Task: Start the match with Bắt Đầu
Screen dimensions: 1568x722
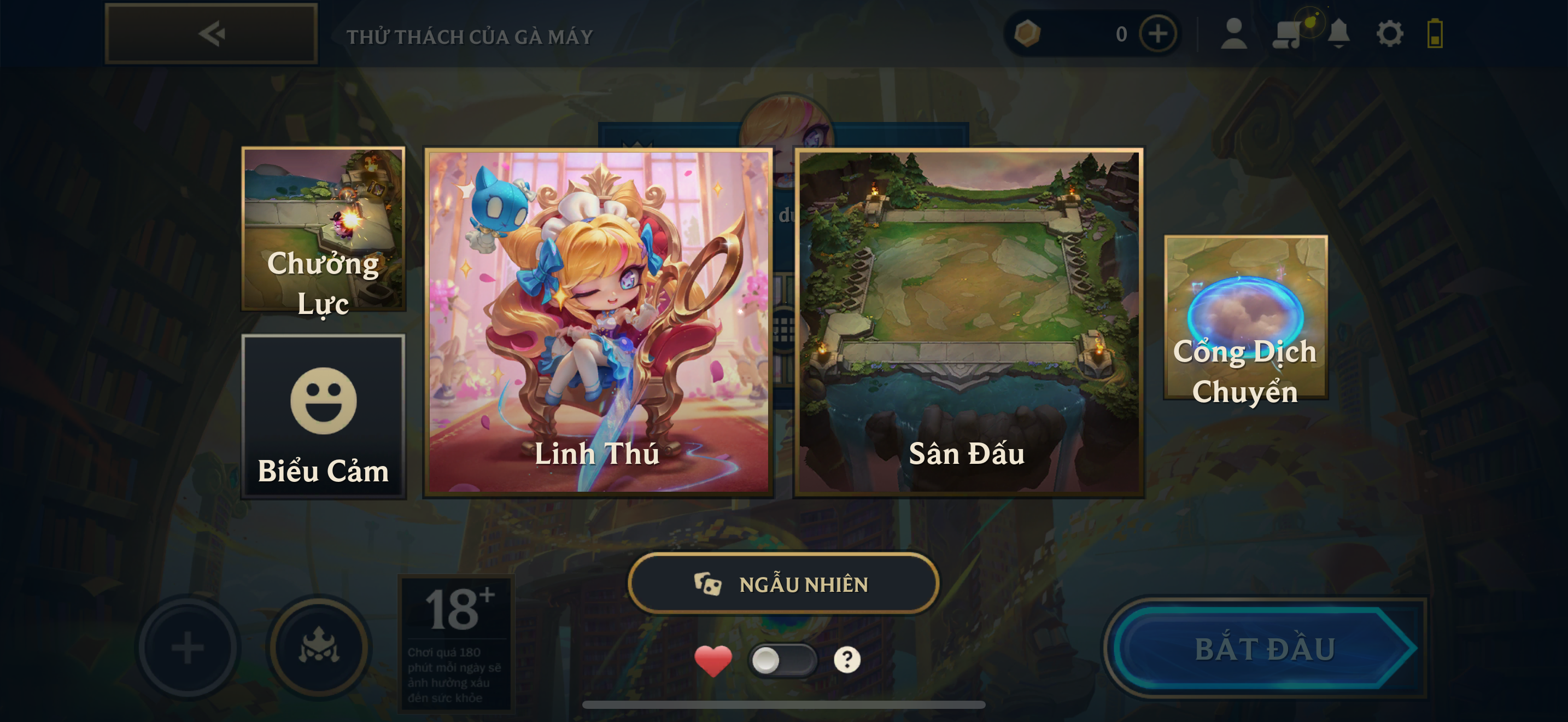Action: click(x=1265, y=648)
